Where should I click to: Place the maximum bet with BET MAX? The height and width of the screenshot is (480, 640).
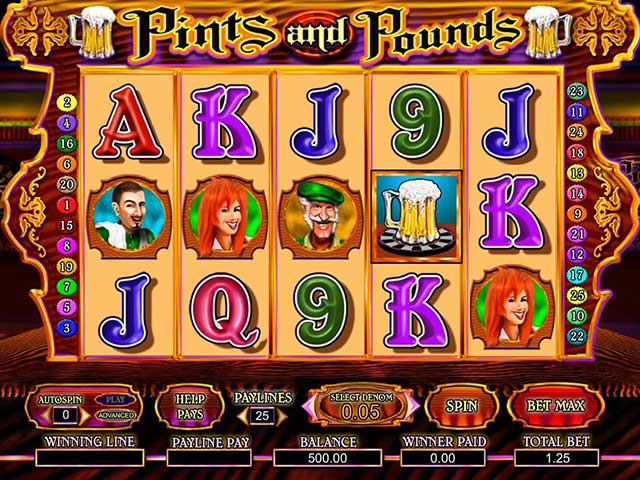(x=556, y=407)
